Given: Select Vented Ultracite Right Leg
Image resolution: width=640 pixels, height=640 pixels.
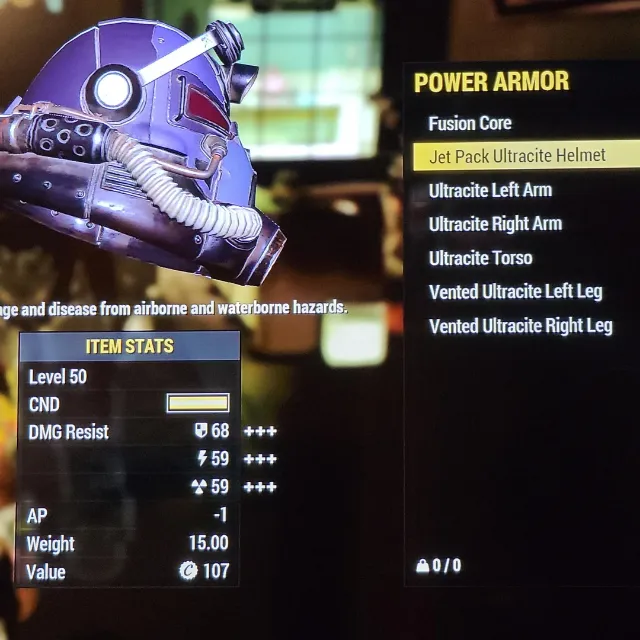Looking at the screenshot, I should (x=520, y=326).
